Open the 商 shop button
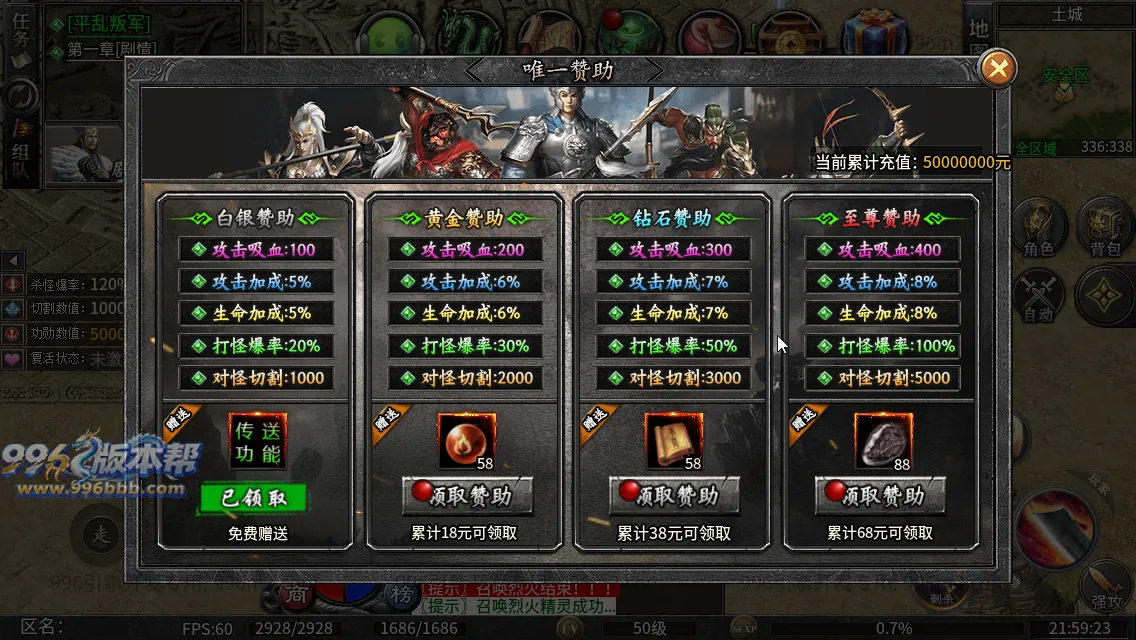 pos(297,596)
